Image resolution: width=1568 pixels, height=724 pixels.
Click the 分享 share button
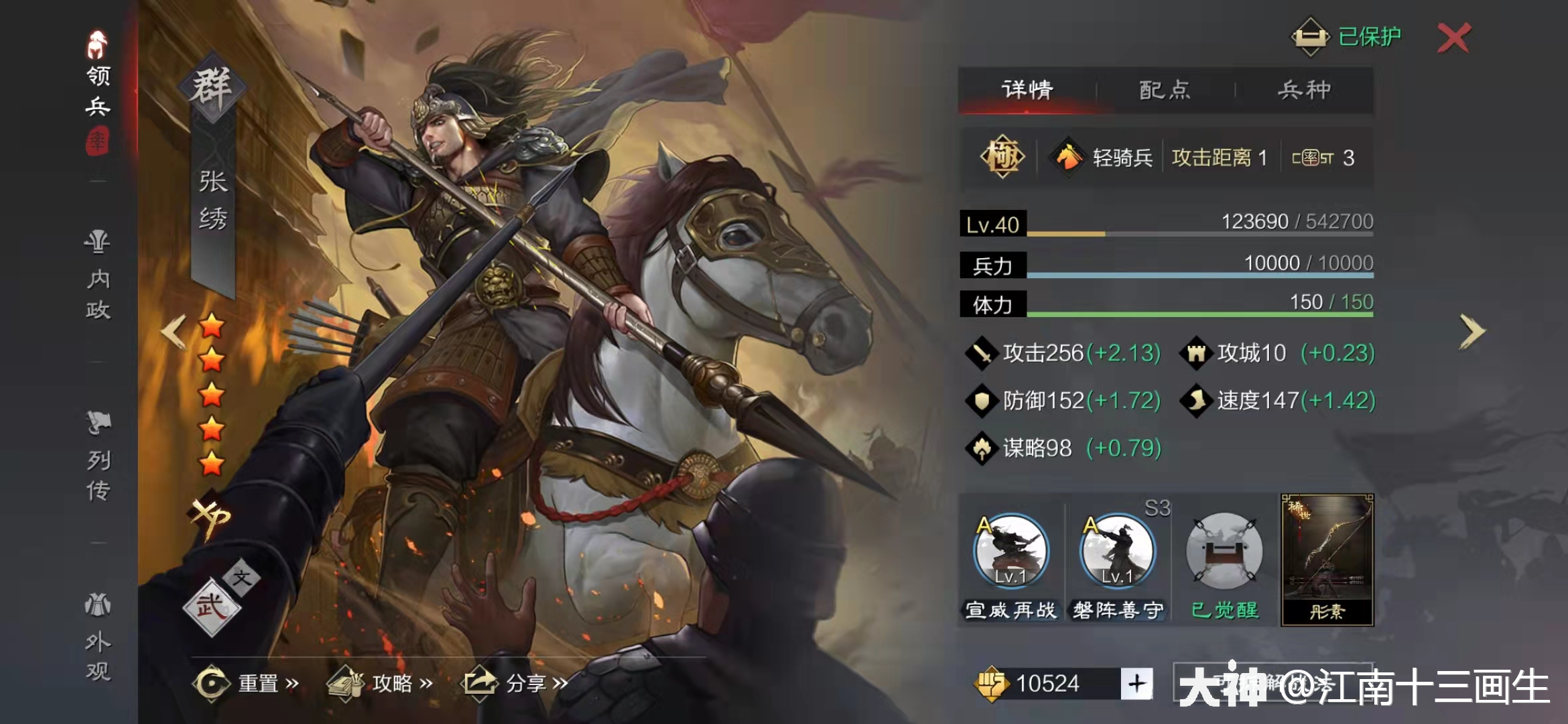tap(527, 681)
